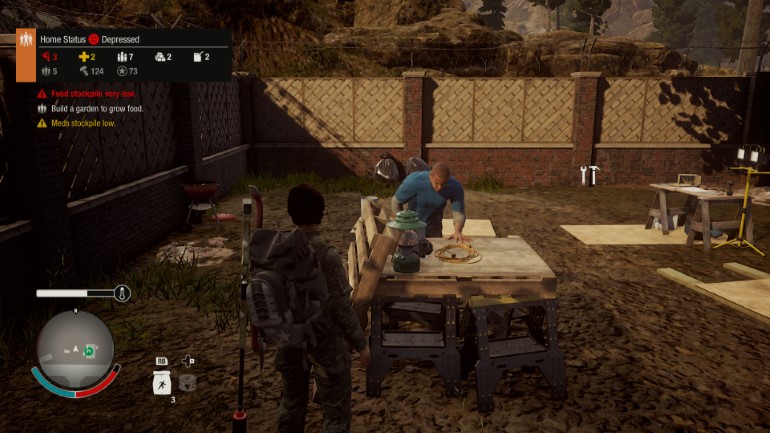This screenshot has height=433, width=770.
Task: Click the red Depressed morale face
Action: click(93, 39)
